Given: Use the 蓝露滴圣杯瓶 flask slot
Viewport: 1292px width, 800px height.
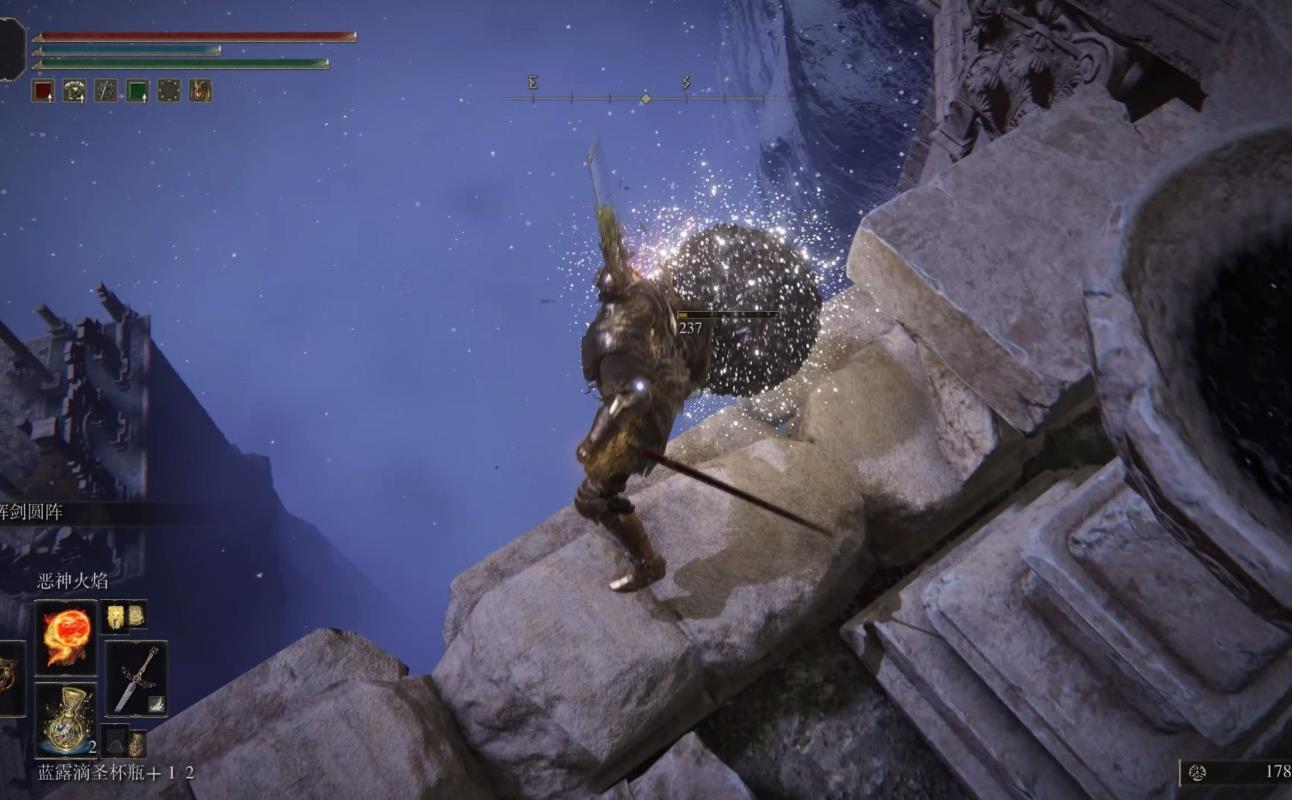Looking at the screenshot, I should pyautogui.click(x=66, y=719).
